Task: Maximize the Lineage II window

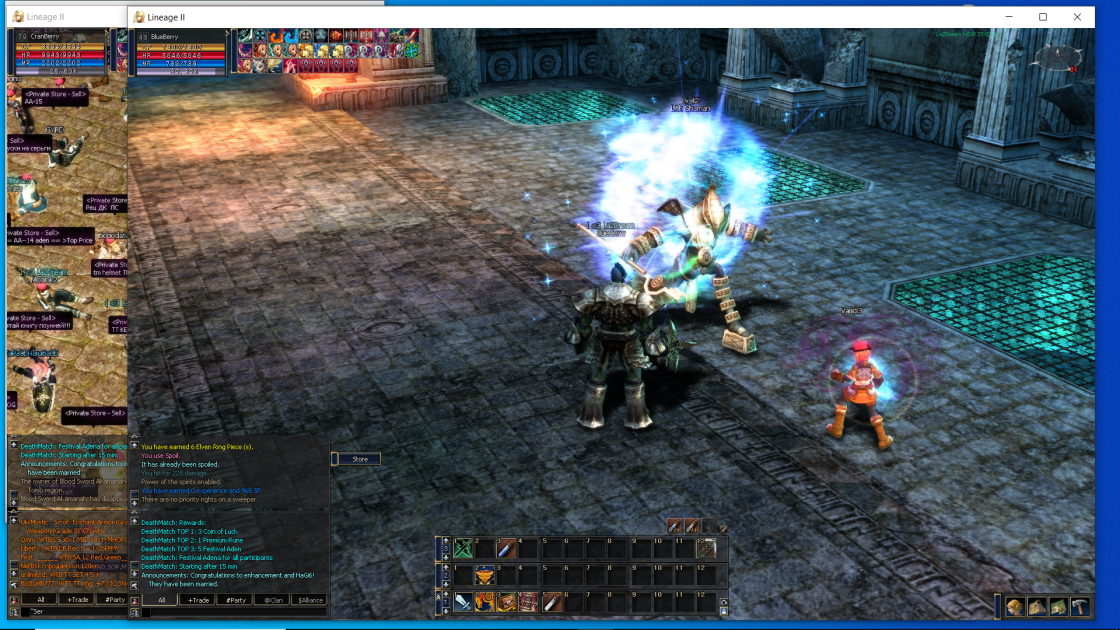Action: point(1043,17)
